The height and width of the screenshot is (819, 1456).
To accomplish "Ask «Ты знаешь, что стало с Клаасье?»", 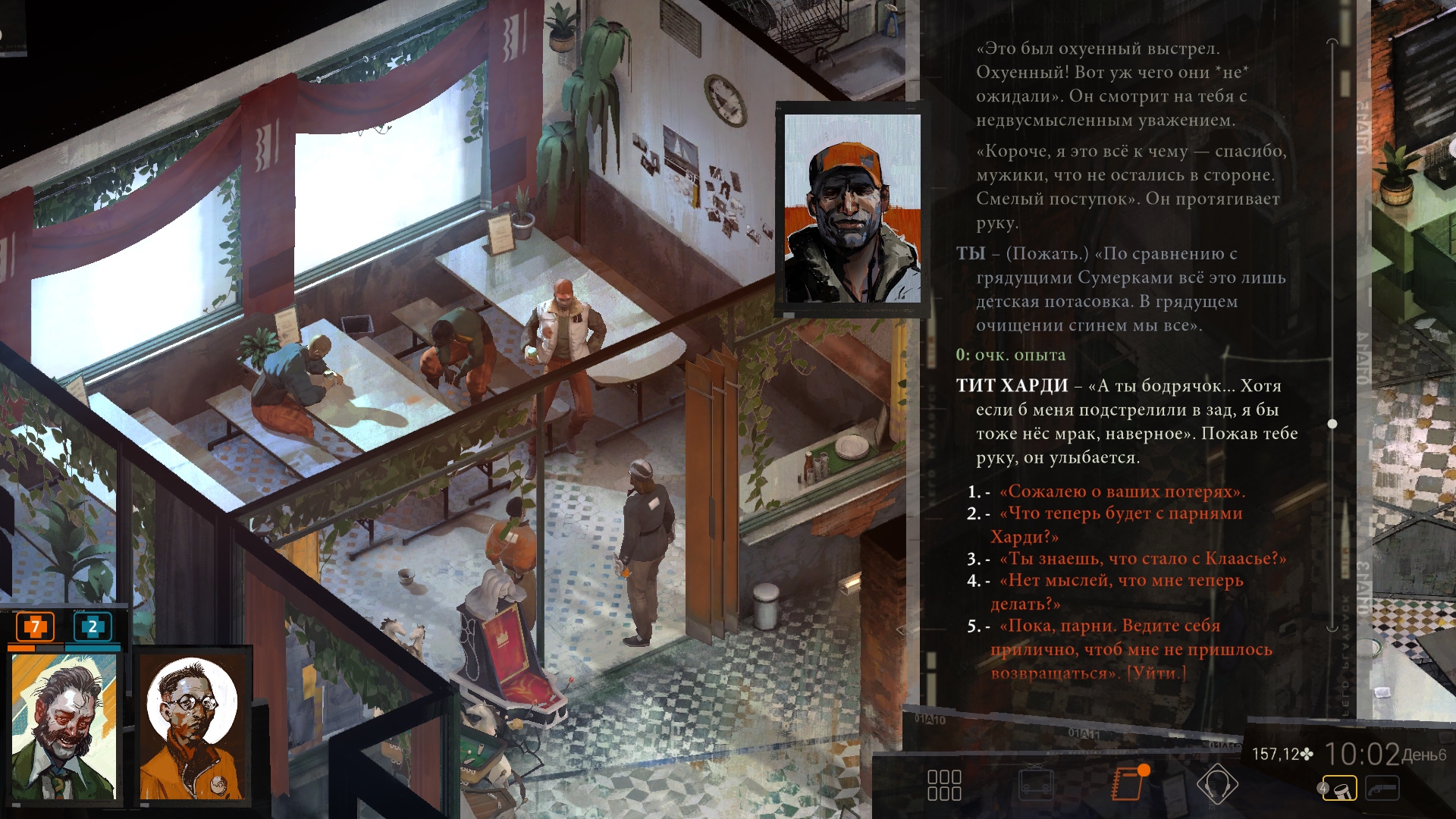I will coord(1142,558).
